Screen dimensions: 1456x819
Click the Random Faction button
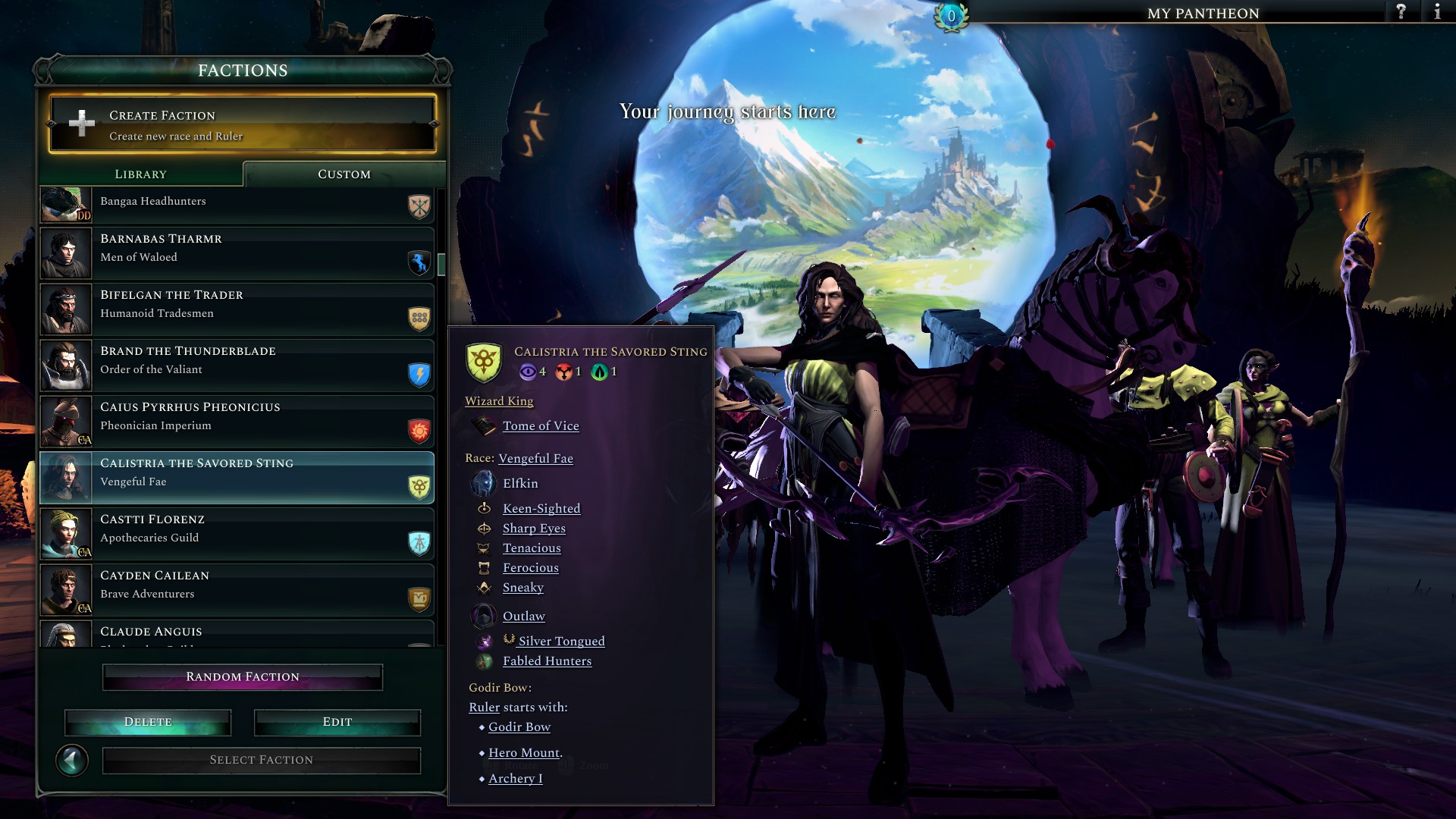[x=243, y=676]
